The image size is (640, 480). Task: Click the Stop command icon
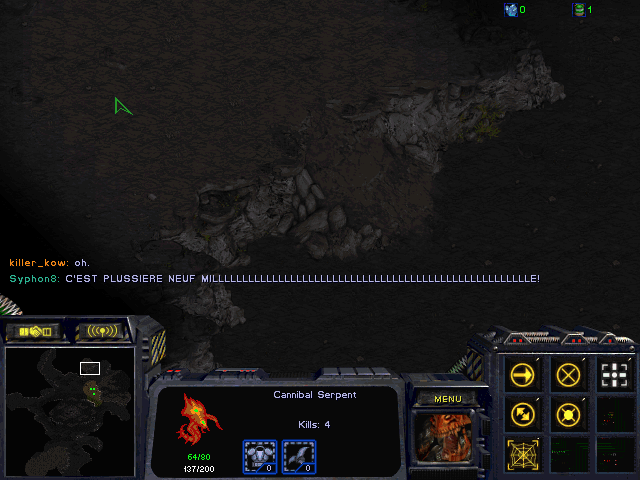coord(569,376)
